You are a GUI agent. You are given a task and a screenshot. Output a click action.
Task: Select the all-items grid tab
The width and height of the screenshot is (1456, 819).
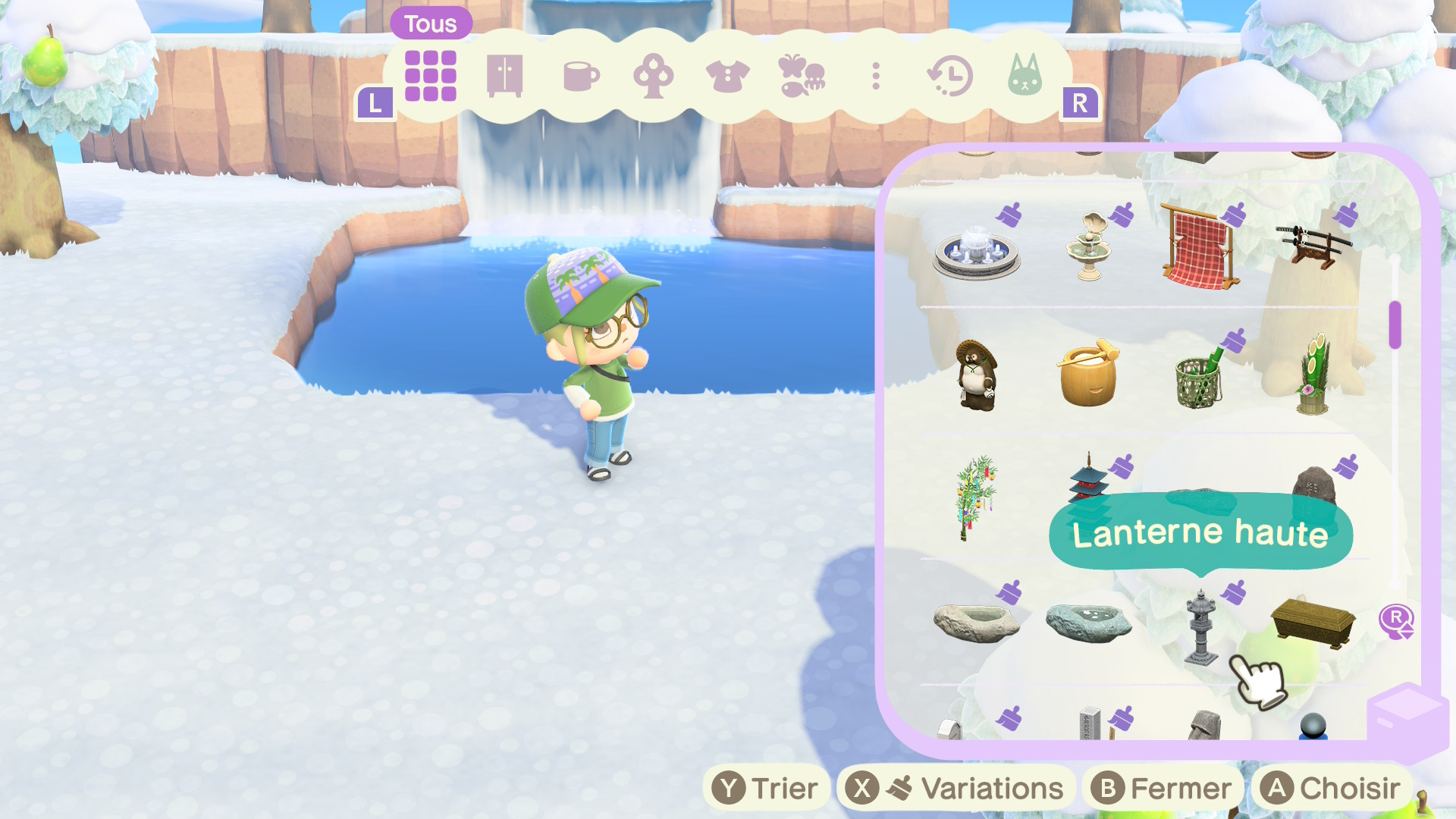[x=430, y=76]
